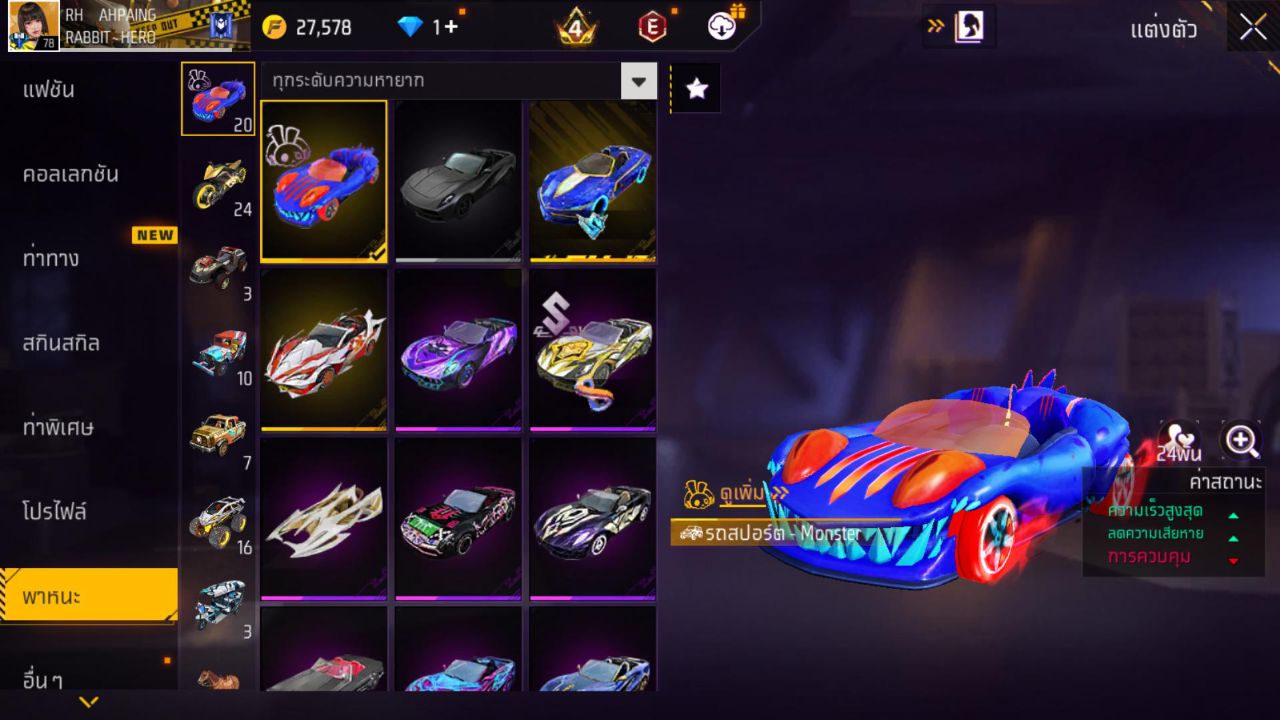
Task: Click the level 4 crown badge
Action: pyautogui.click(x=577, y=27)
